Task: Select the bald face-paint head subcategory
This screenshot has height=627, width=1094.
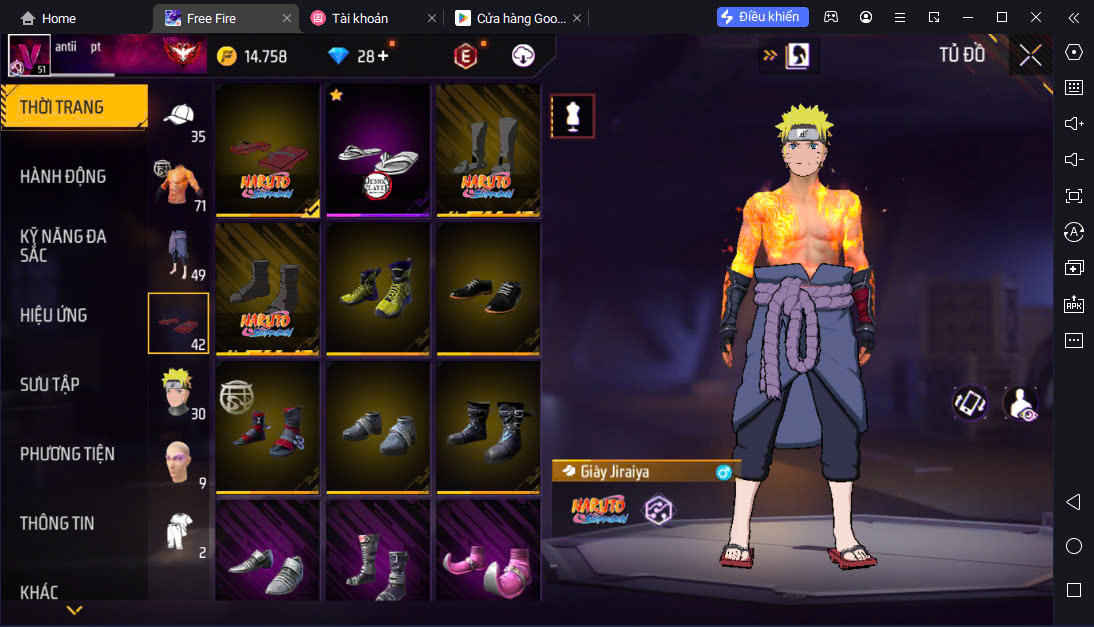Action: (179, 462)
